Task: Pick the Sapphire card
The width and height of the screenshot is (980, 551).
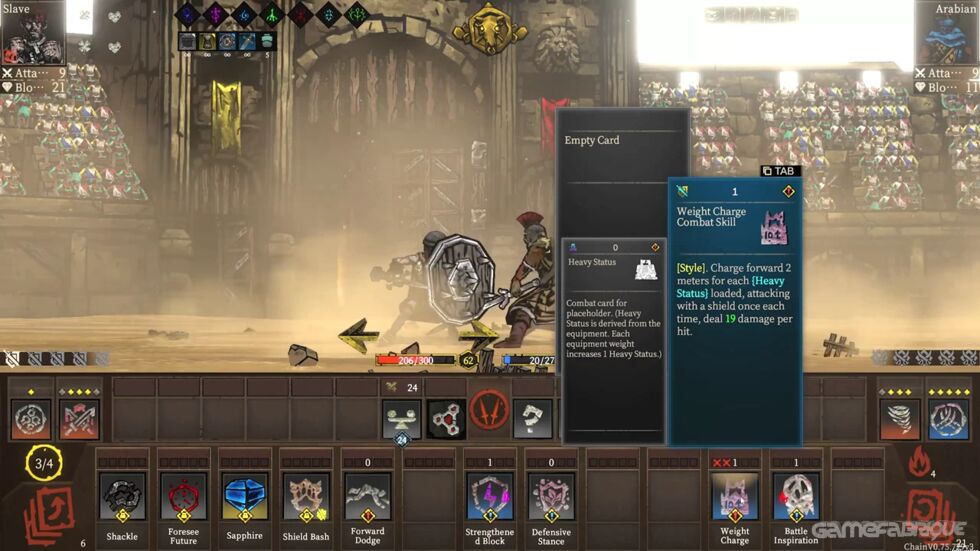Action: (244, 497)
